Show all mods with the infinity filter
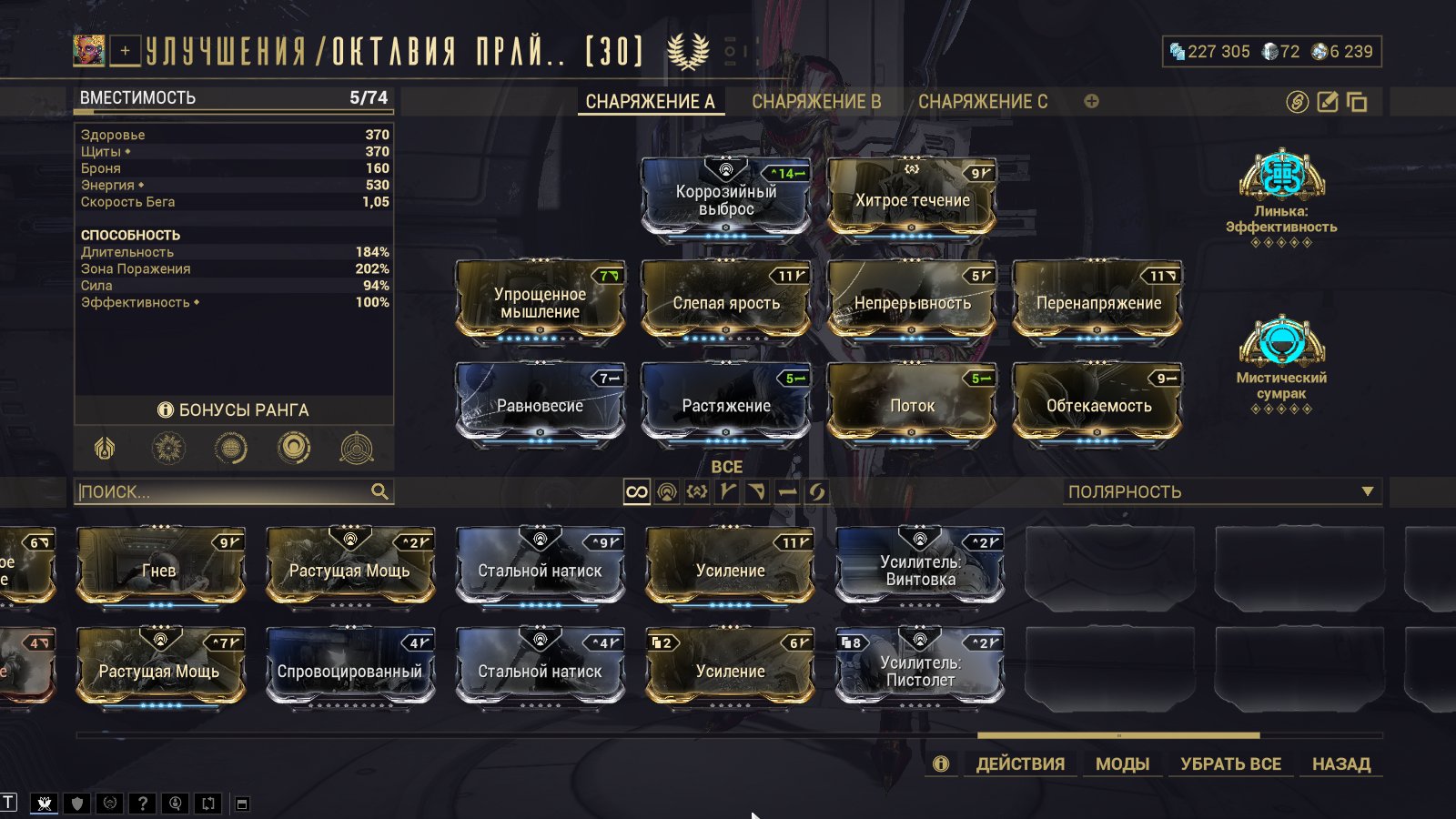The height and width of the screenshot is (819, 1456). tap(636, 492)
